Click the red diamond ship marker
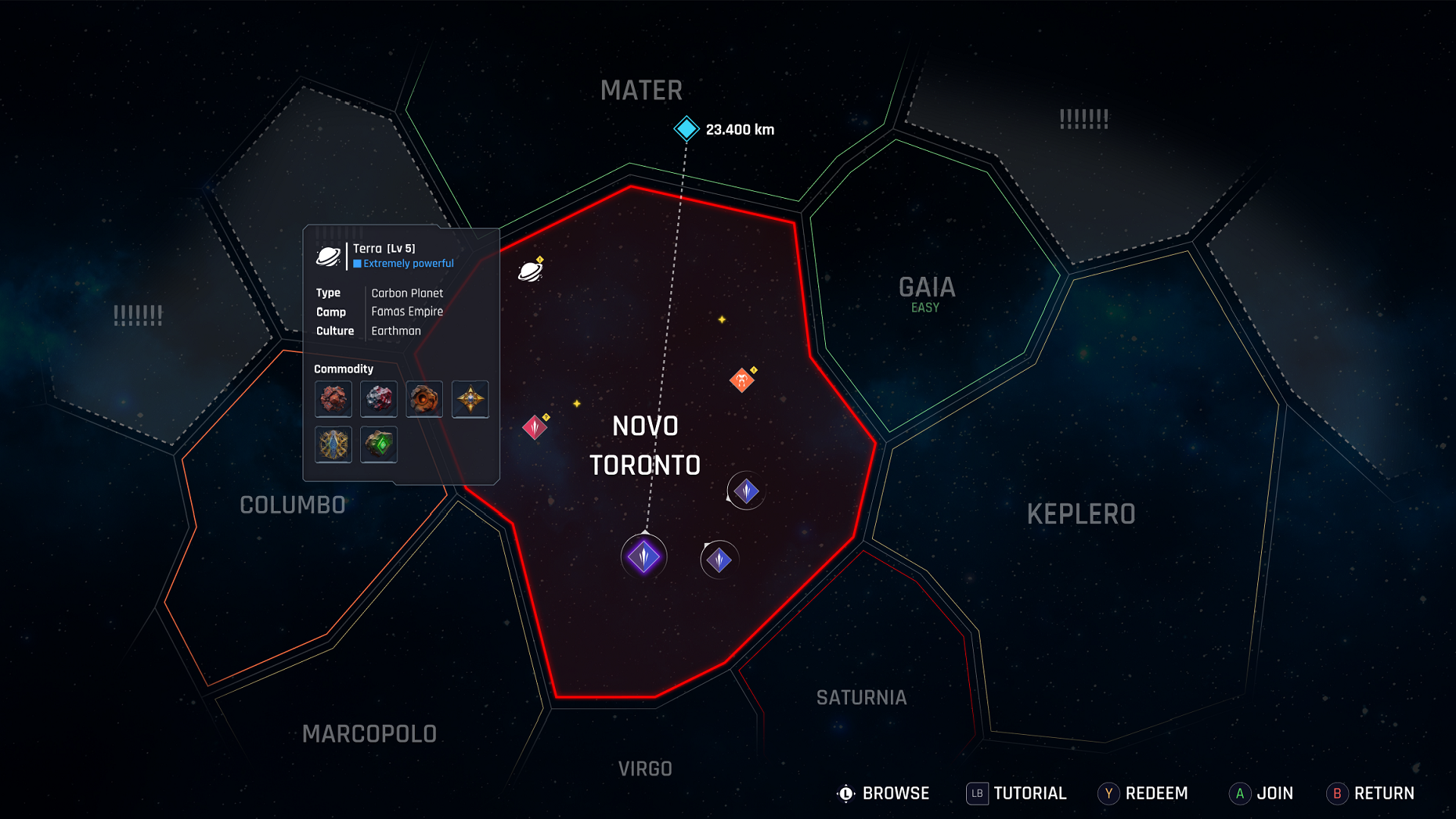This screenshot has height=819, width=1456. (x=535, y=428)
